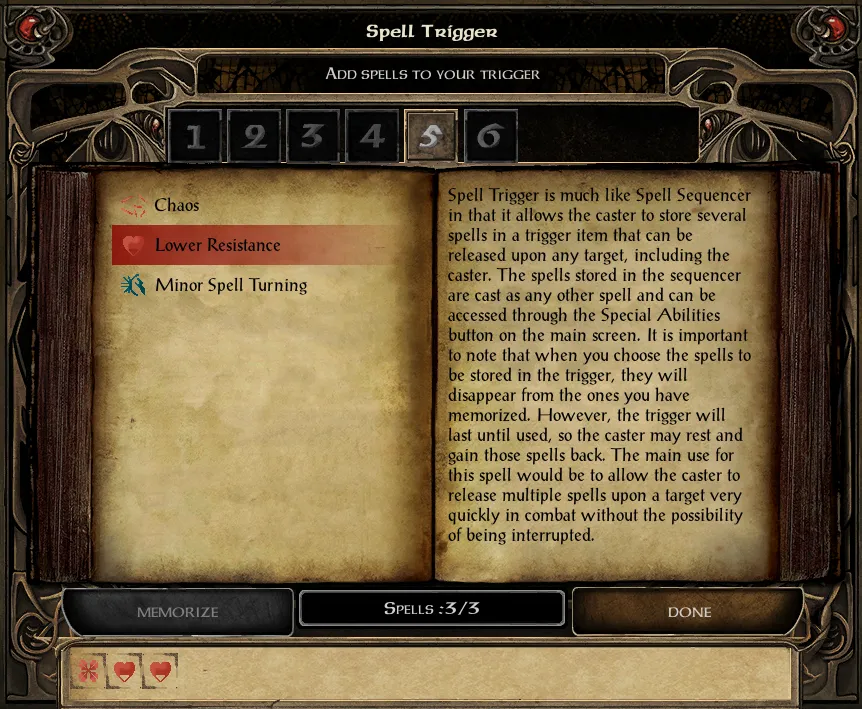Select the Chaos spell in the list
This screenshot has height=709, width=862.
[x=176, y=206]
